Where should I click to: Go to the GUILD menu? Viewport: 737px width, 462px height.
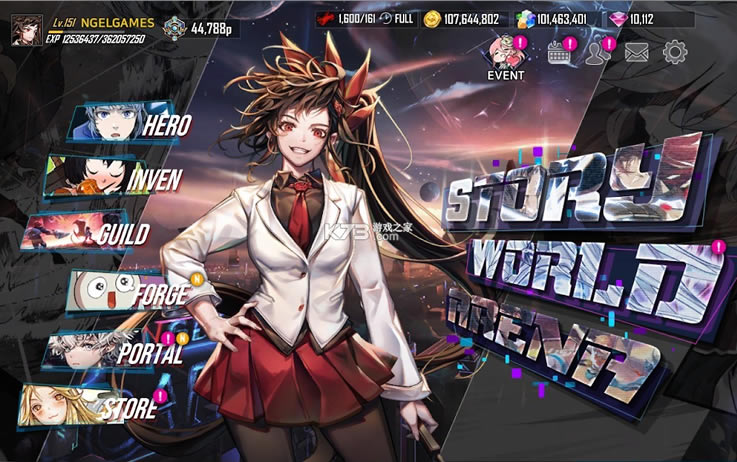[x=95, y=234]
